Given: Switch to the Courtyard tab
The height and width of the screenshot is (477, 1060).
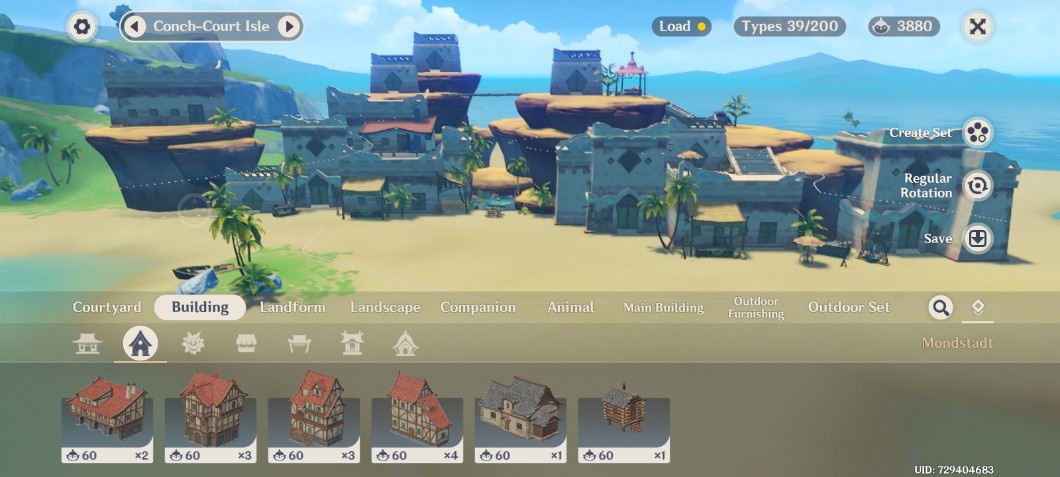Looking at the screenshot, I should (107, 307).
